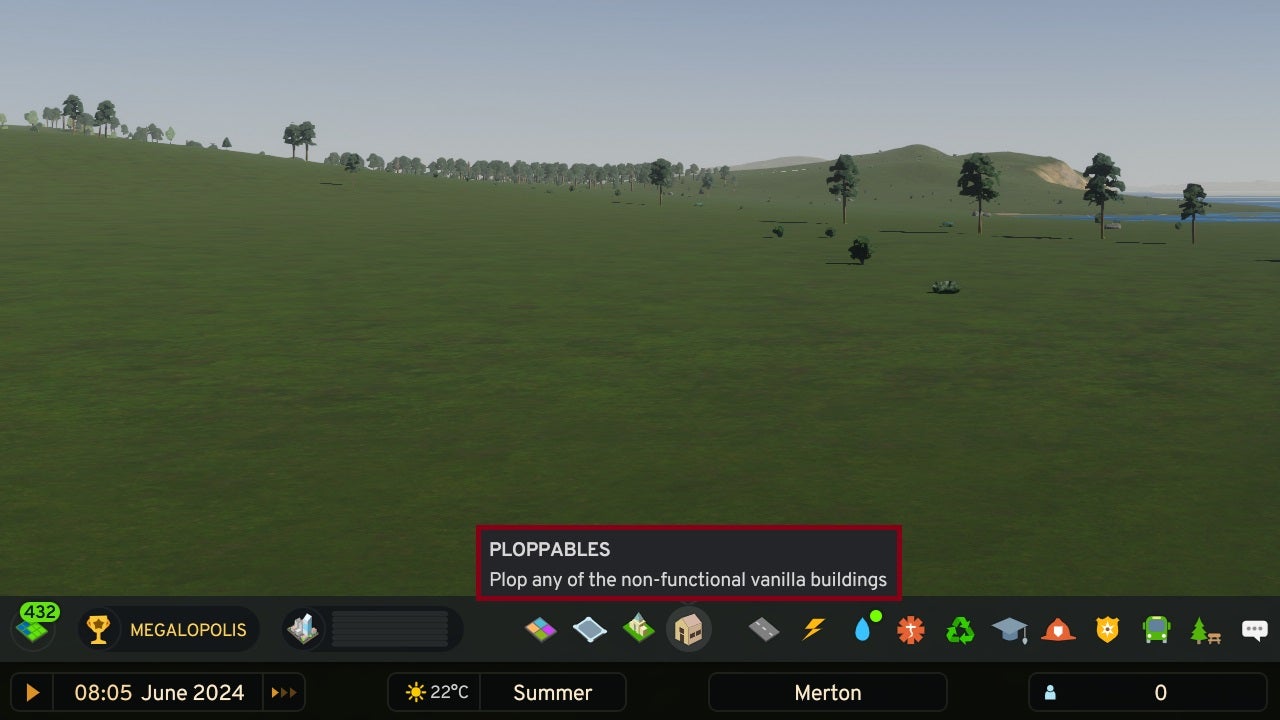This screenshot has height=720, width=1280.
Task: Select the Education graduation cap icon
Action: 1009,629
